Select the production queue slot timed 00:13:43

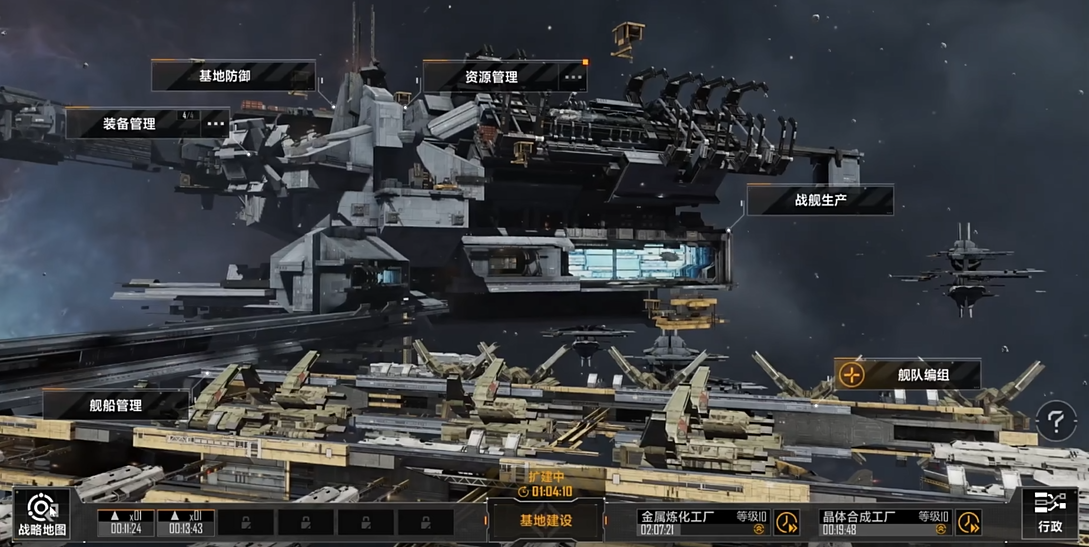(x=185, y=522)
